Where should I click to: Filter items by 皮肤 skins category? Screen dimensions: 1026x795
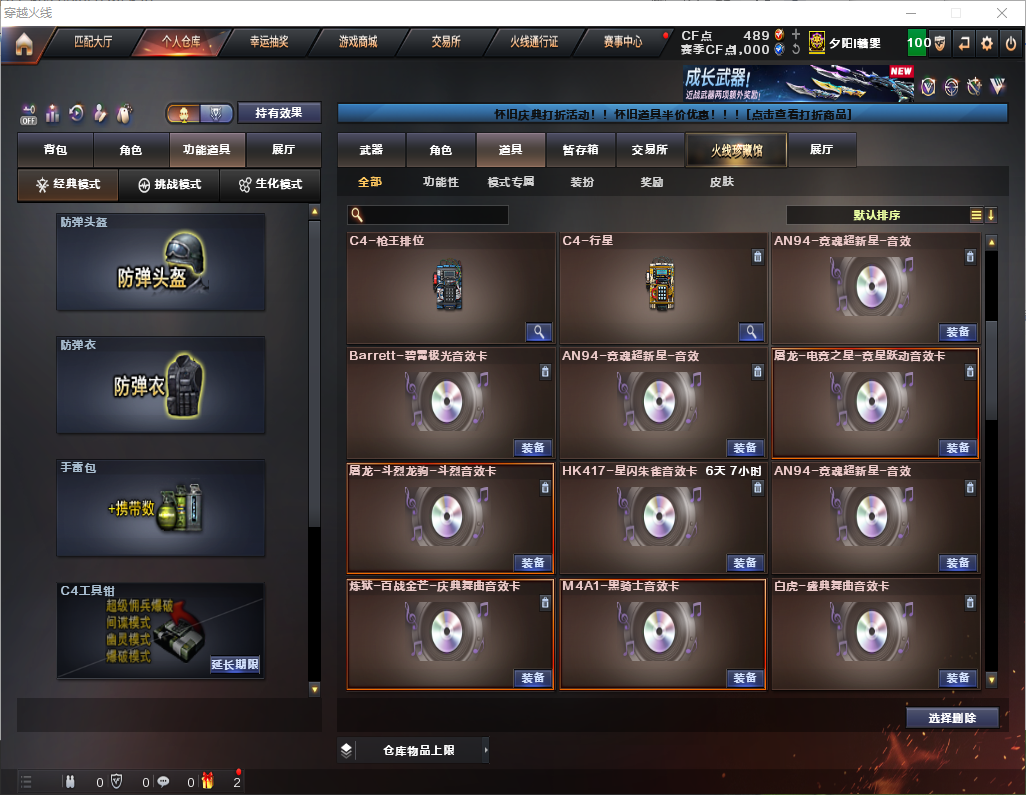[721, 183]
